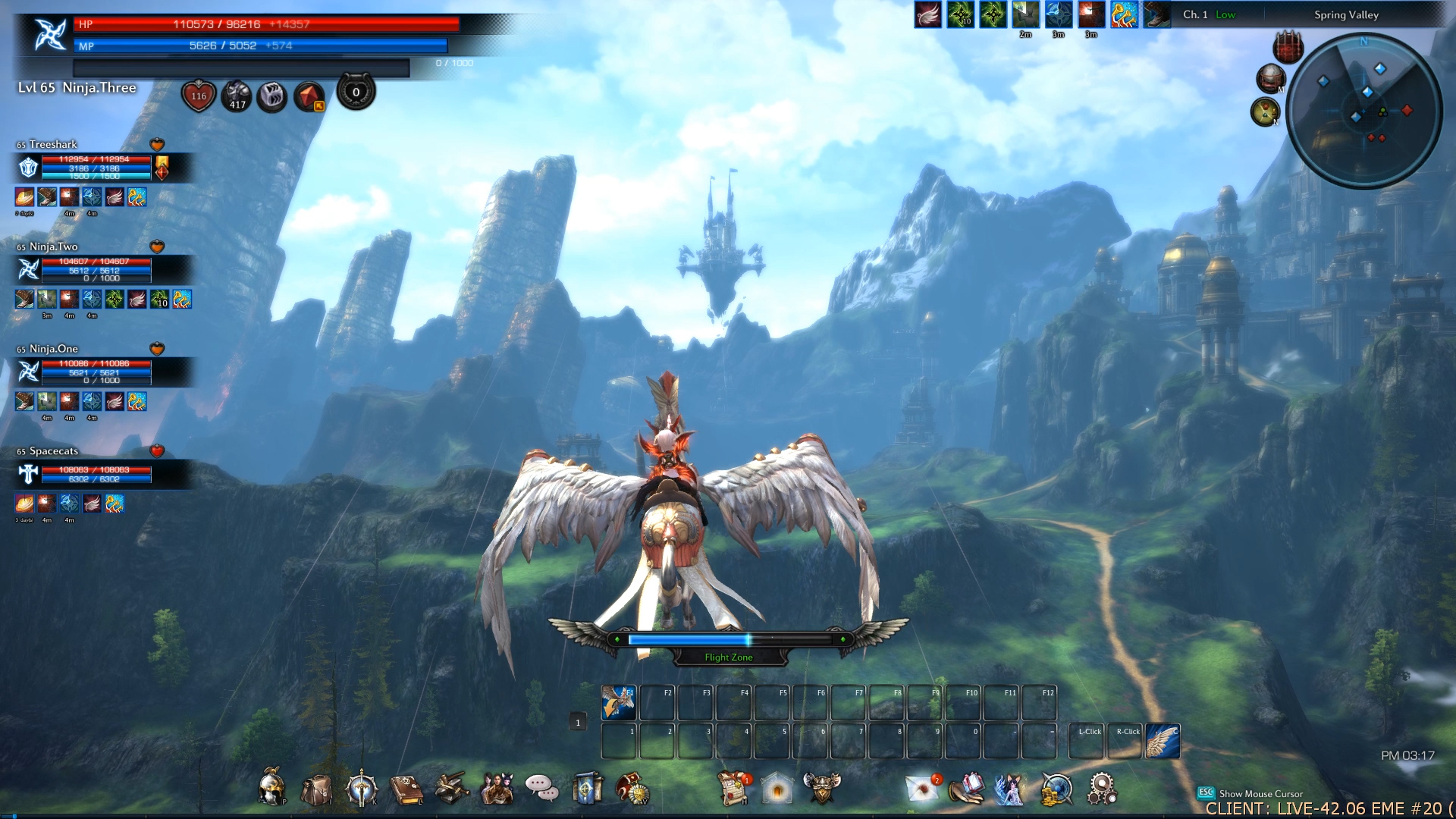The height and width of the screenshot is (819, 1456).
Task: Open the inventory backpack
Action: (317, 789)
